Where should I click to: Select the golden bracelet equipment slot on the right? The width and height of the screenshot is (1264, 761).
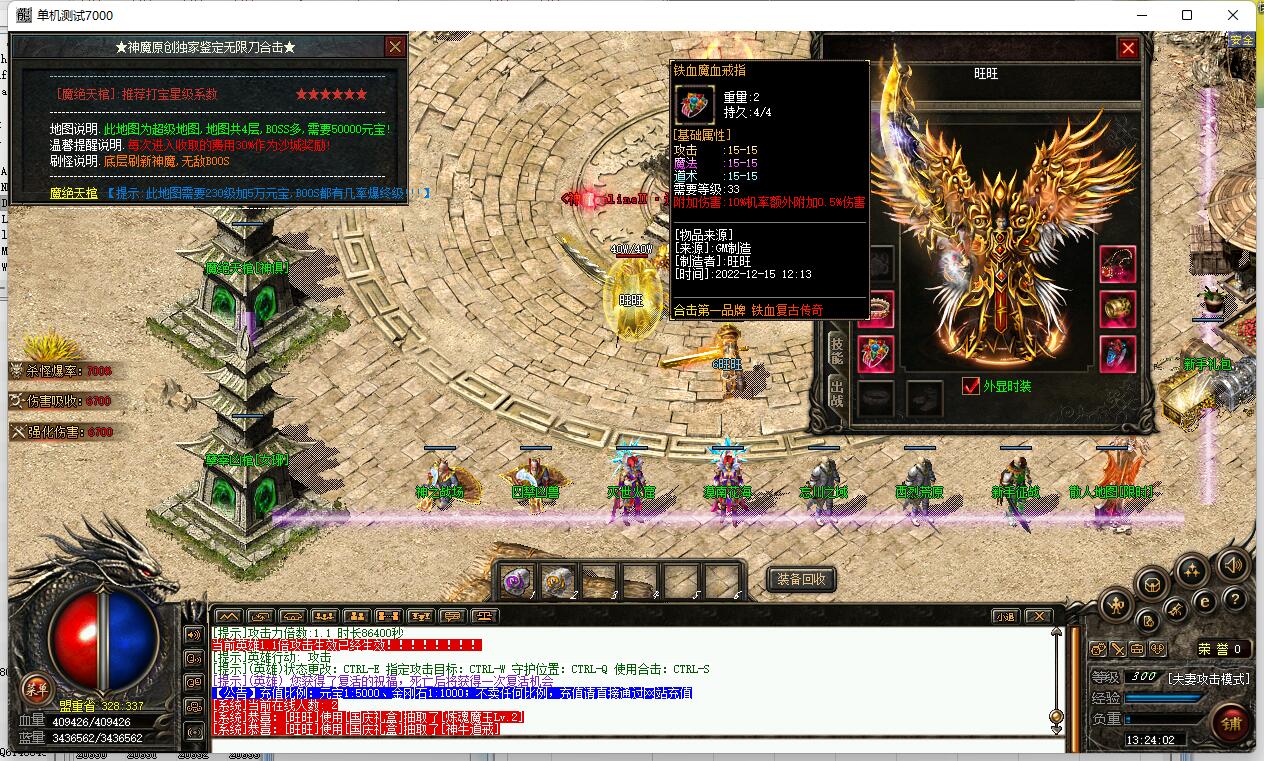1117,309
